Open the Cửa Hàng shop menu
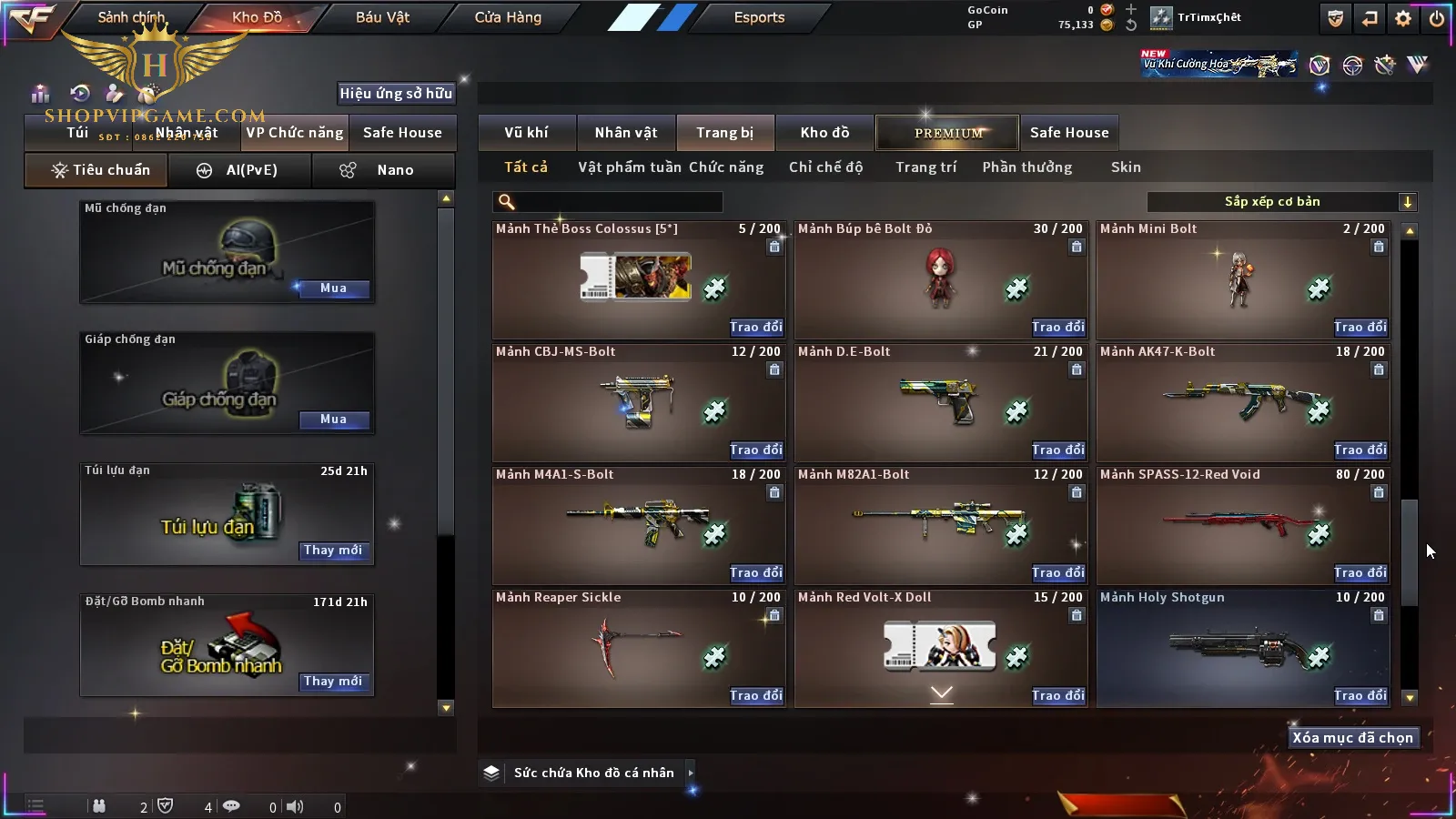 (508, 17)
